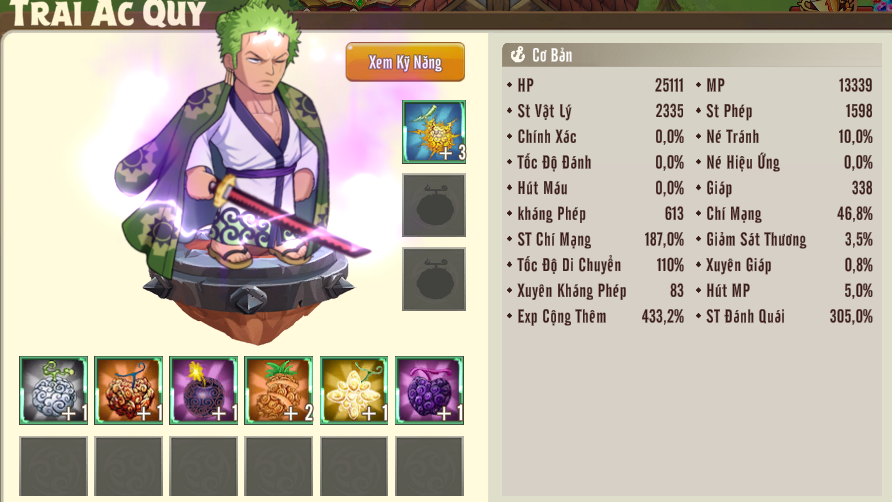Select the orange swirled fruit with +2
Viewport: 892px width, 502px height.
pos(278,390)
